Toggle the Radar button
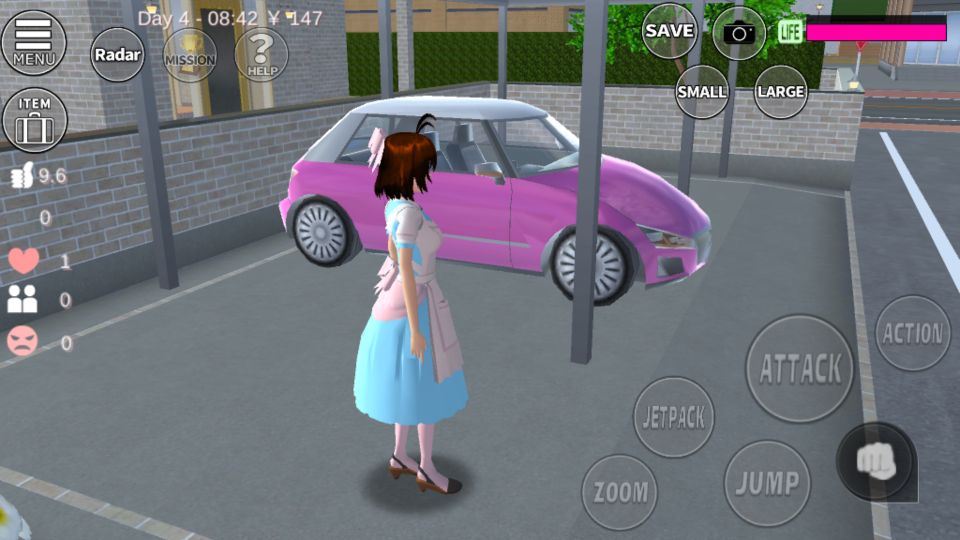 pyautogui.click(x=118, y=55)
